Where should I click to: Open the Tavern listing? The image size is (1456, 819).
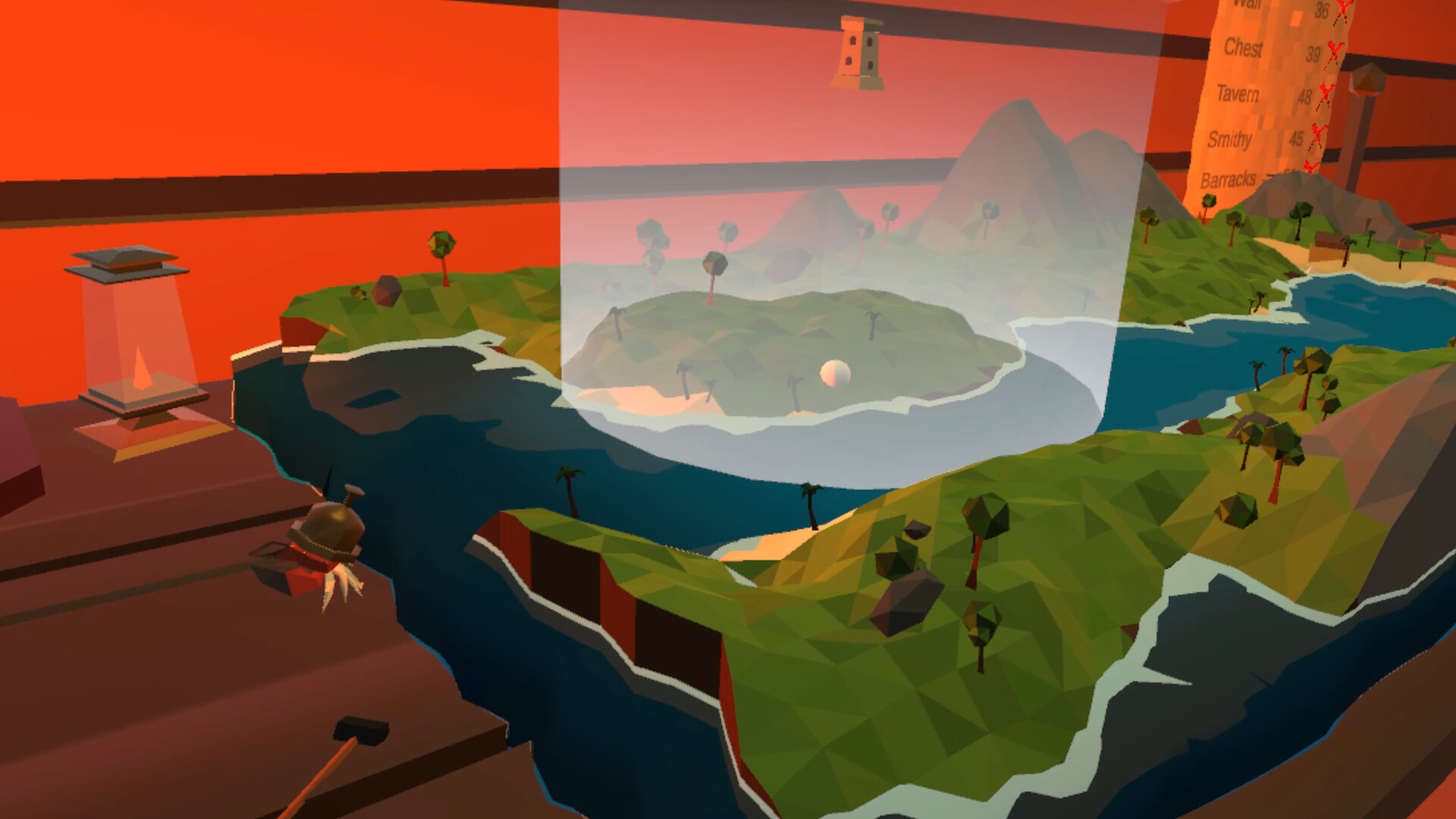point(1239,95)
